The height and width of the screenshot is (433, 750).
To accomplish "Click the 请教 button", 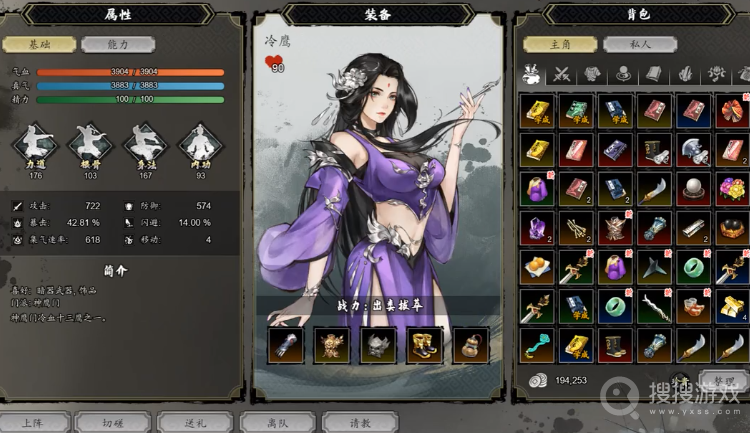I will click(360, 422).
